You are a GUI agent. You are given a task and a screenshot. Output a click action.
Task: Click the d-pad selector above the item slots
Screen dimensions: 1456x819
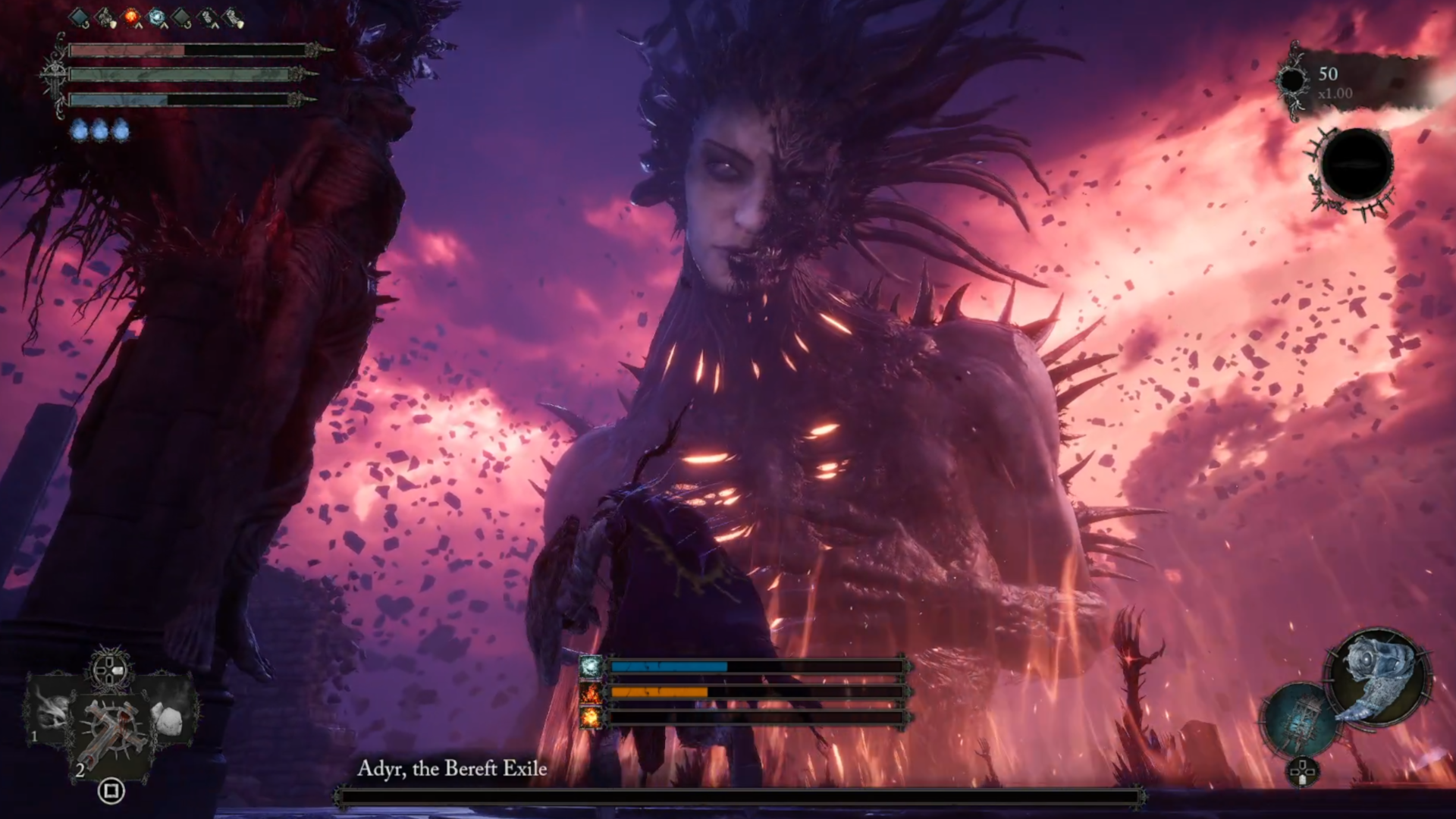coord(110,669)
